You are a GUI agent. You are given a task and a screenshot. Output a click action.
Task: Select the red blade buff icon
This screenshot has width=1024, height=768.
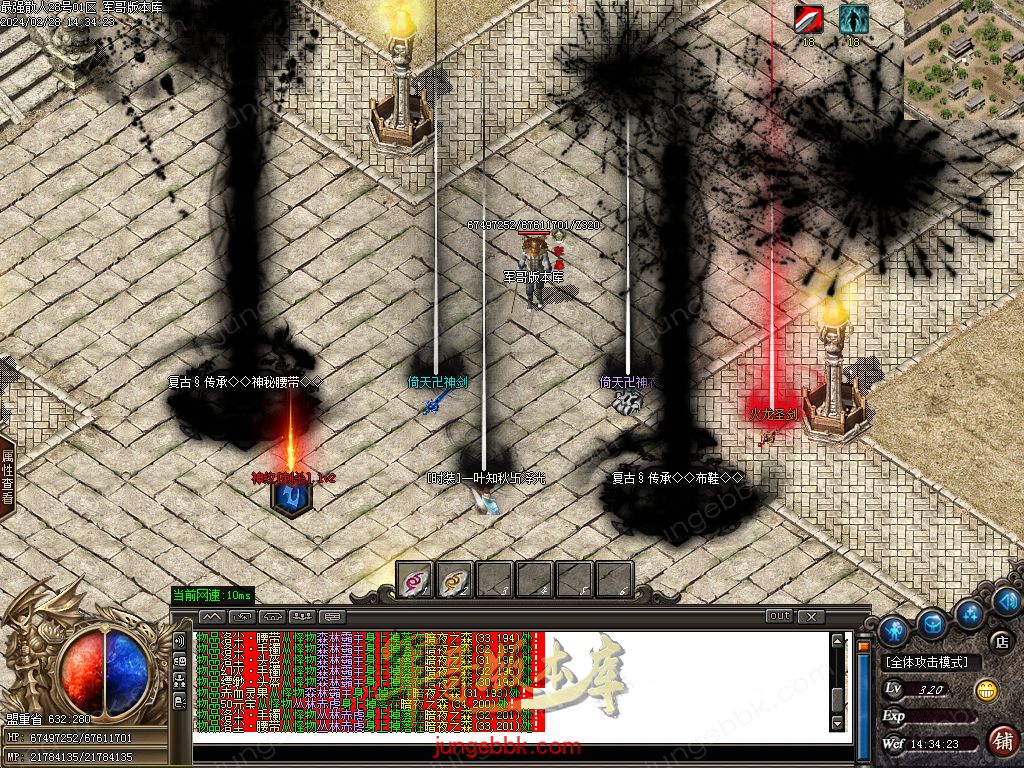[808, 19]
